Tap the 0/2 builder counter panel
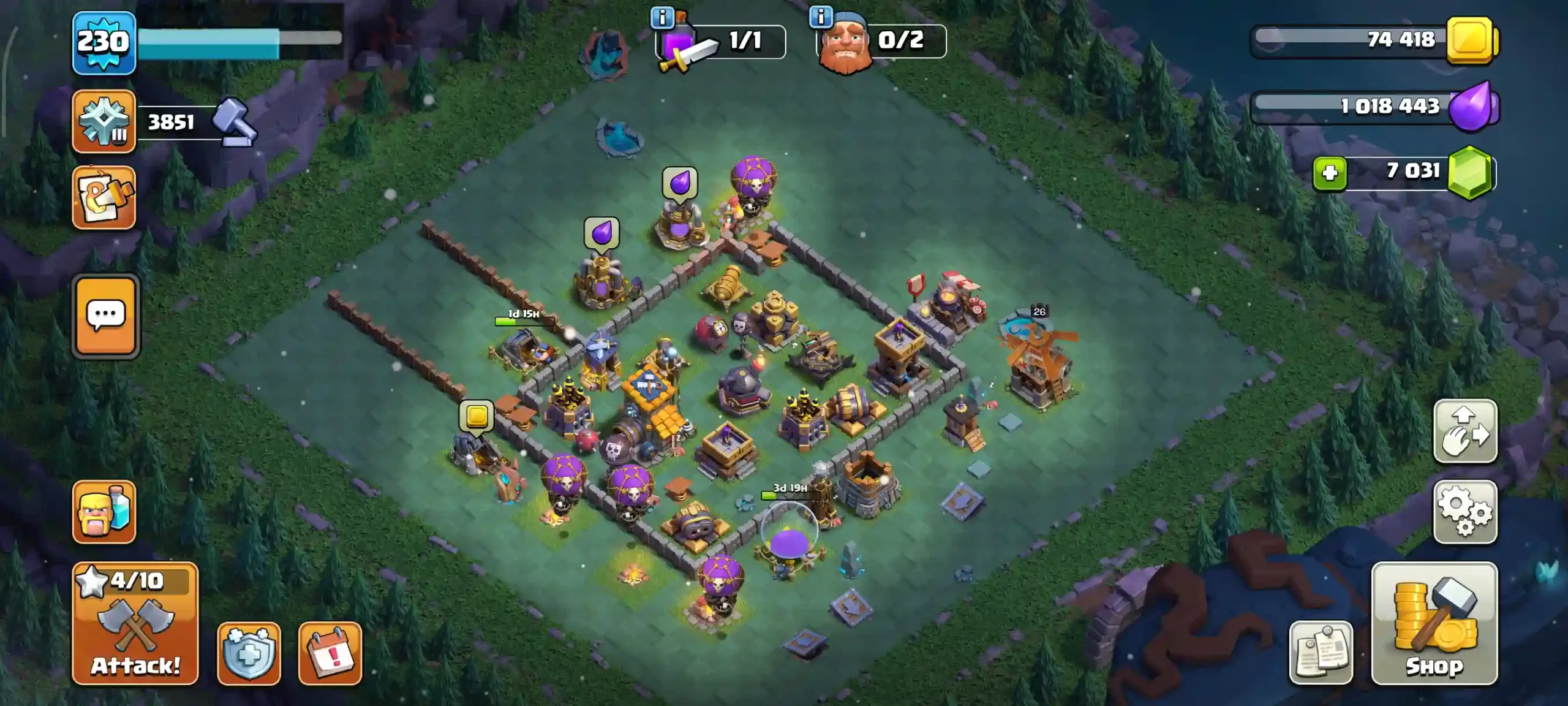 881,42
